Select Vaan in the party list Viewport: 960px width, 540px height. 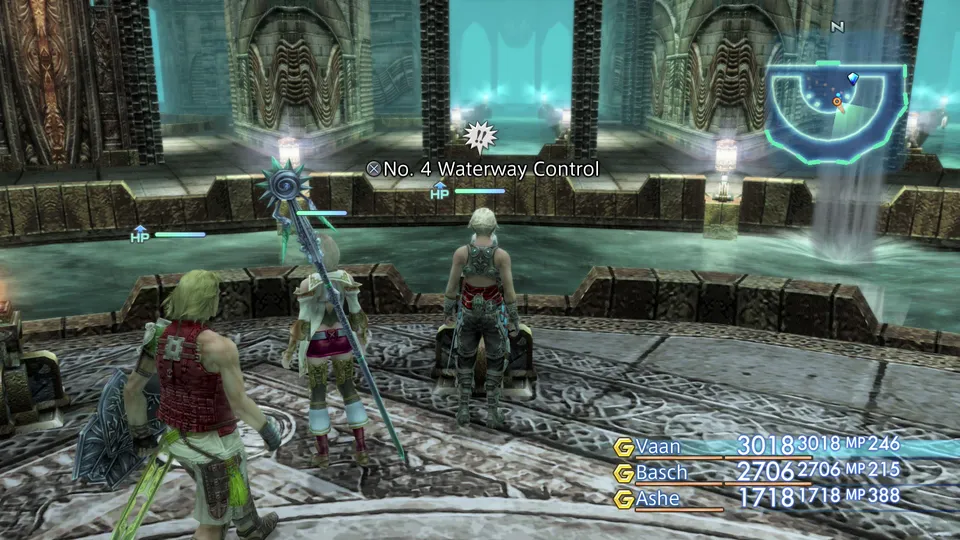(x=666, y=446)
